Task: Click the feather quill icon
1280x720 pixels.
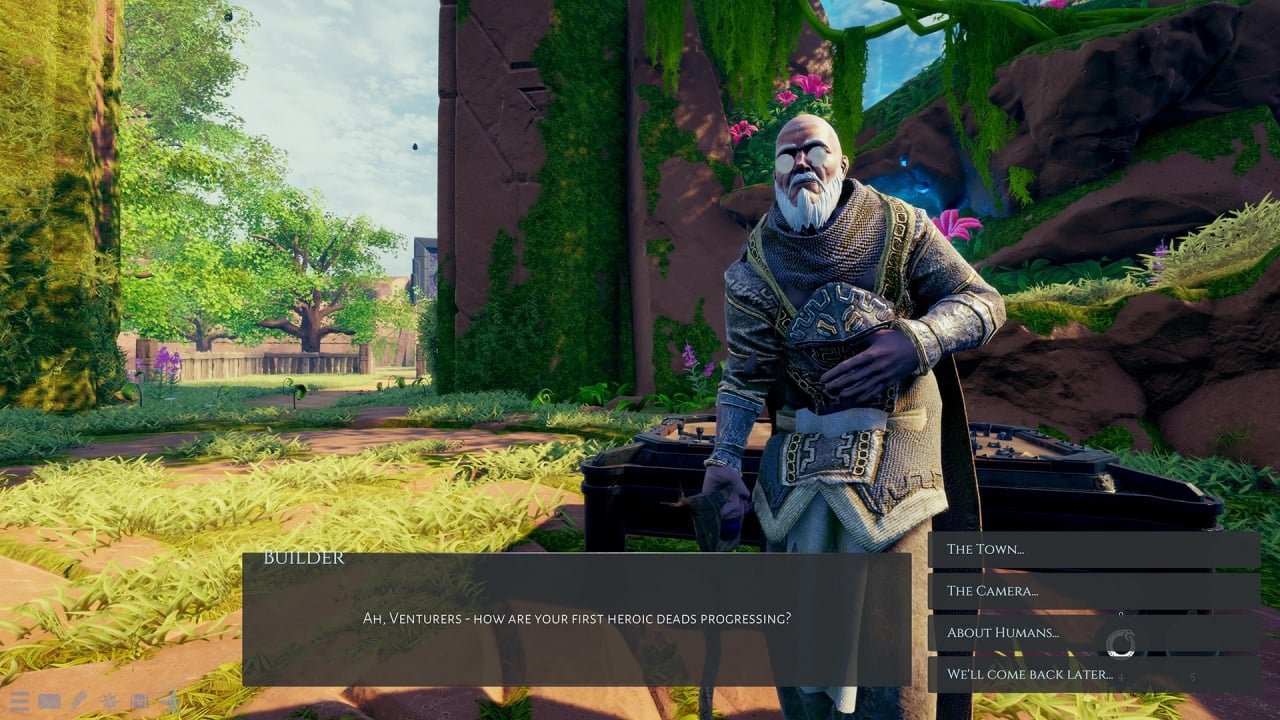Action: coord(79,701)
